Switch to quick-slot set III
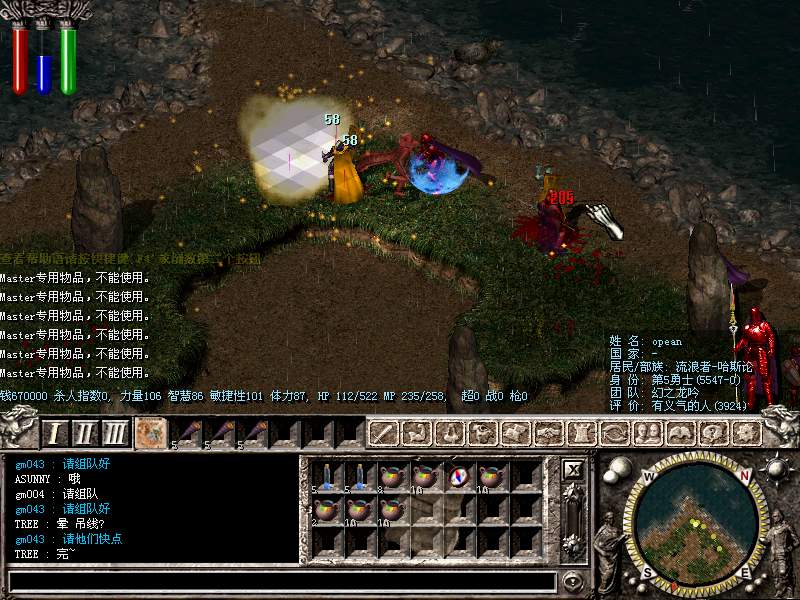 click(x=116, y=433)
